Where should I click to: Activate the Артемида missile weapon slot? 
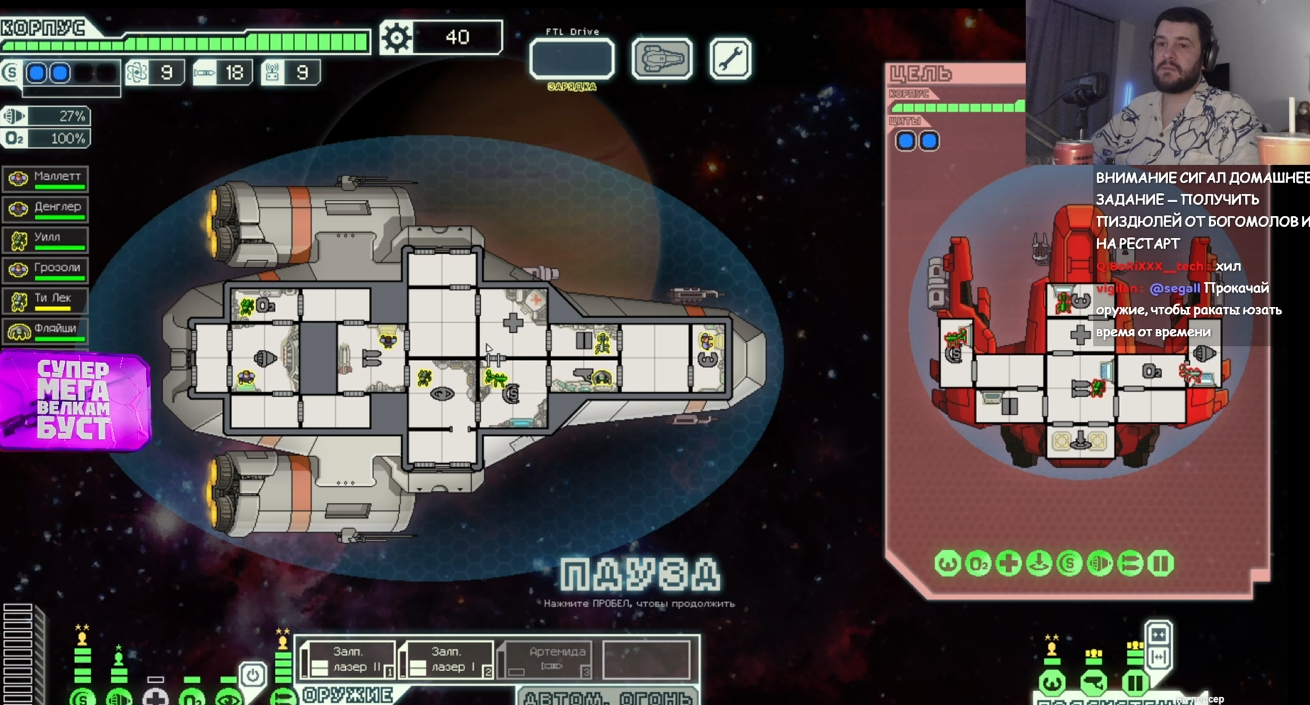tap(546, 660)
